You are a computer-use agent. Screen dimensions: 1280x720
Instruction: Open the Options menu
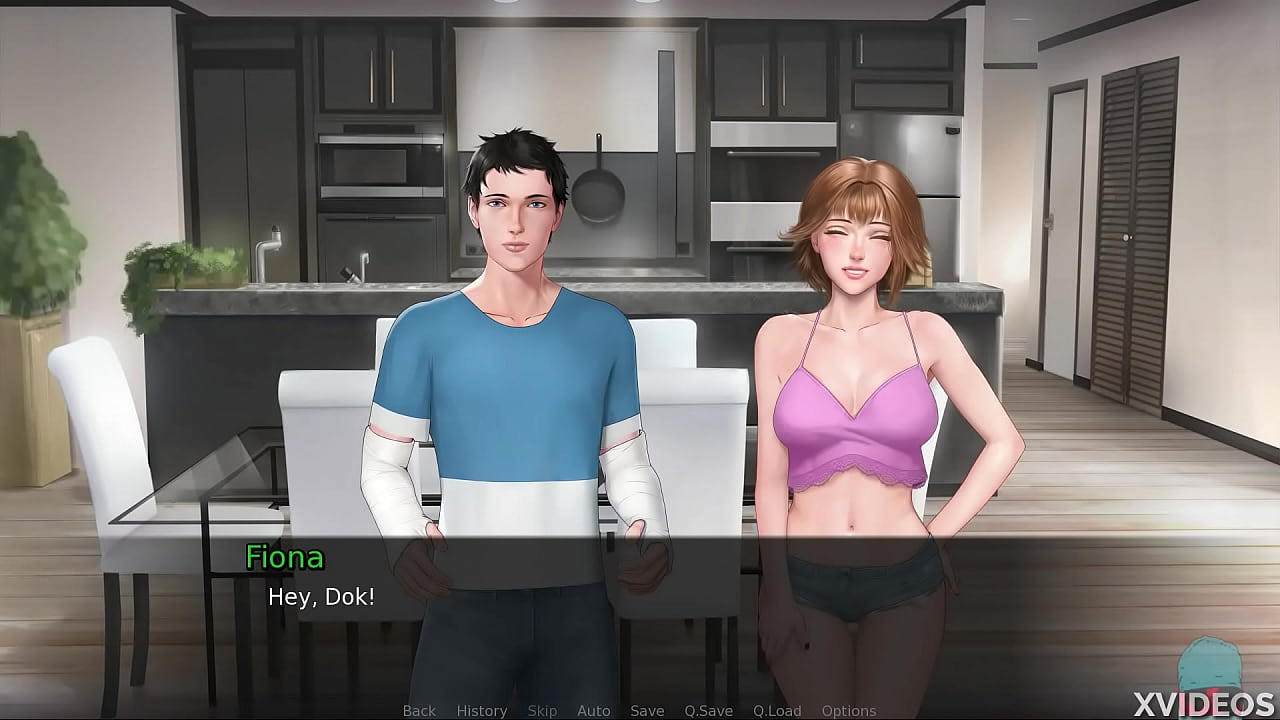tap(850, 710)
